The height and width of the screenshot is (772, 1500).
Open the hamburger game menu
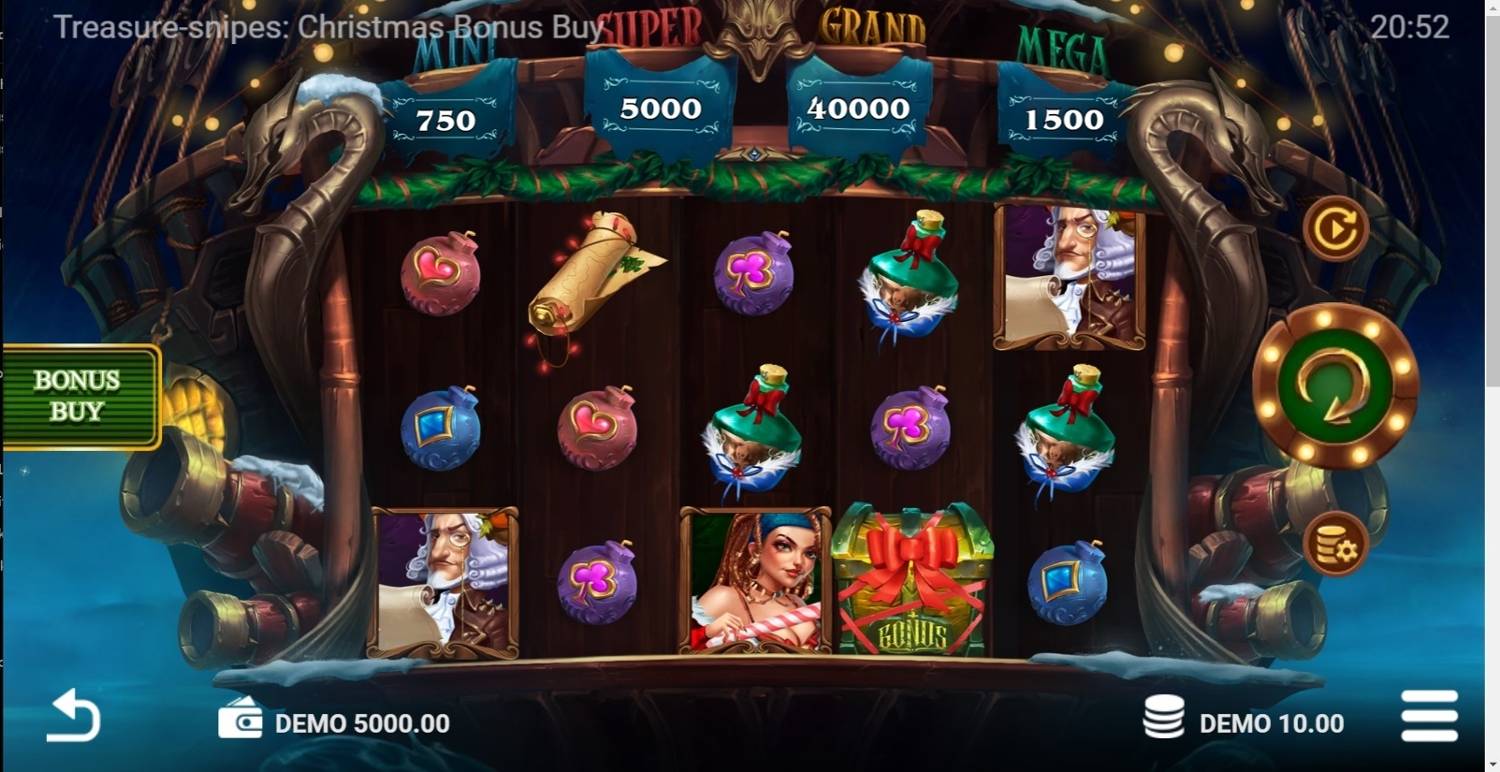pyautogui.click(x=1428, y=715)
